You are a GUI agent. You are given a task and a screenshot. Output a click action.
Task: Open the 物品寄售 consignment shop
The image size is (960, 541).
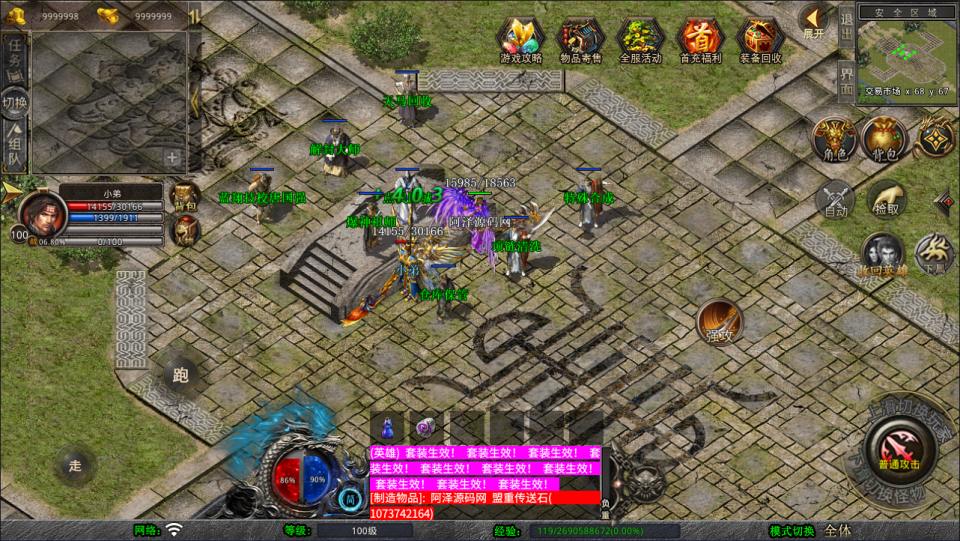[x=580, y=39]
